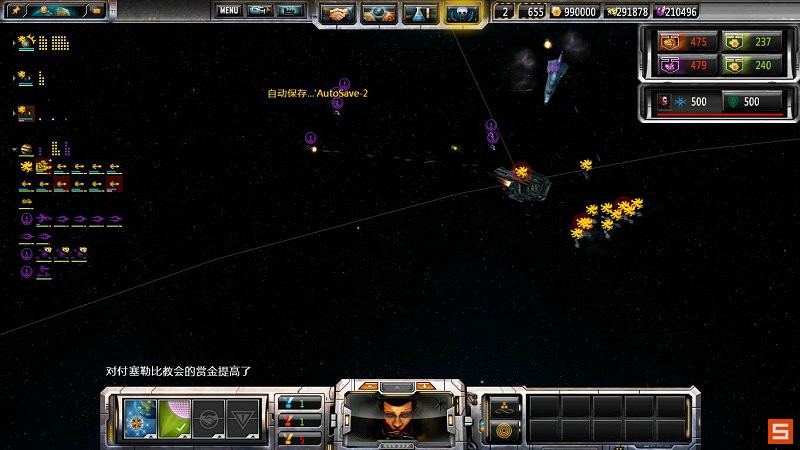The width and height of the screenshot is (800, 450).
Task: Click the orange number 5 logo overlay
Action: click(x=779, y=431)
